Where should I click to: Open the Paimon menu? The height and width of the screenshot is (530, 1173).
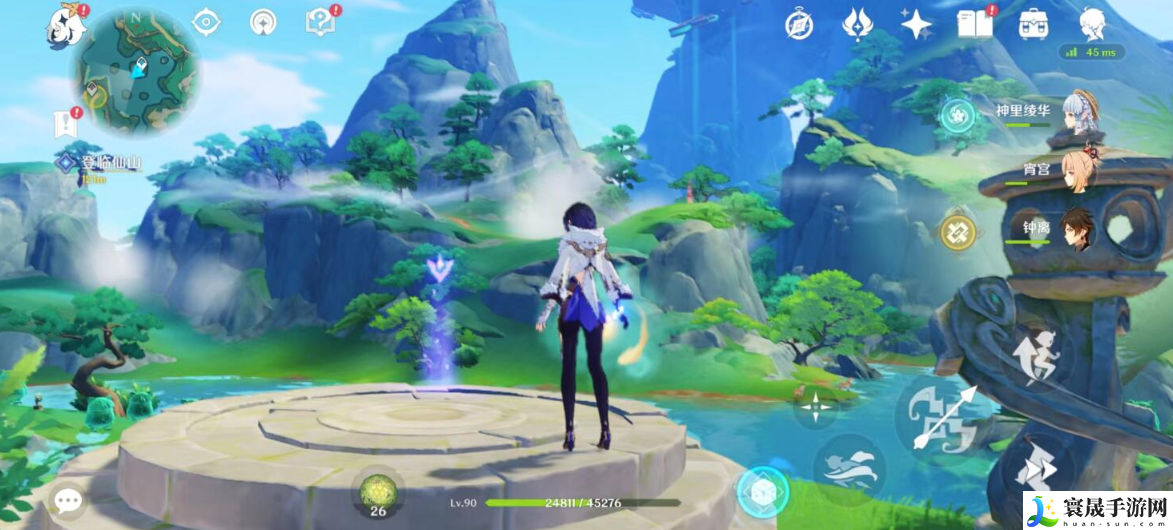[x=65, y=24]
